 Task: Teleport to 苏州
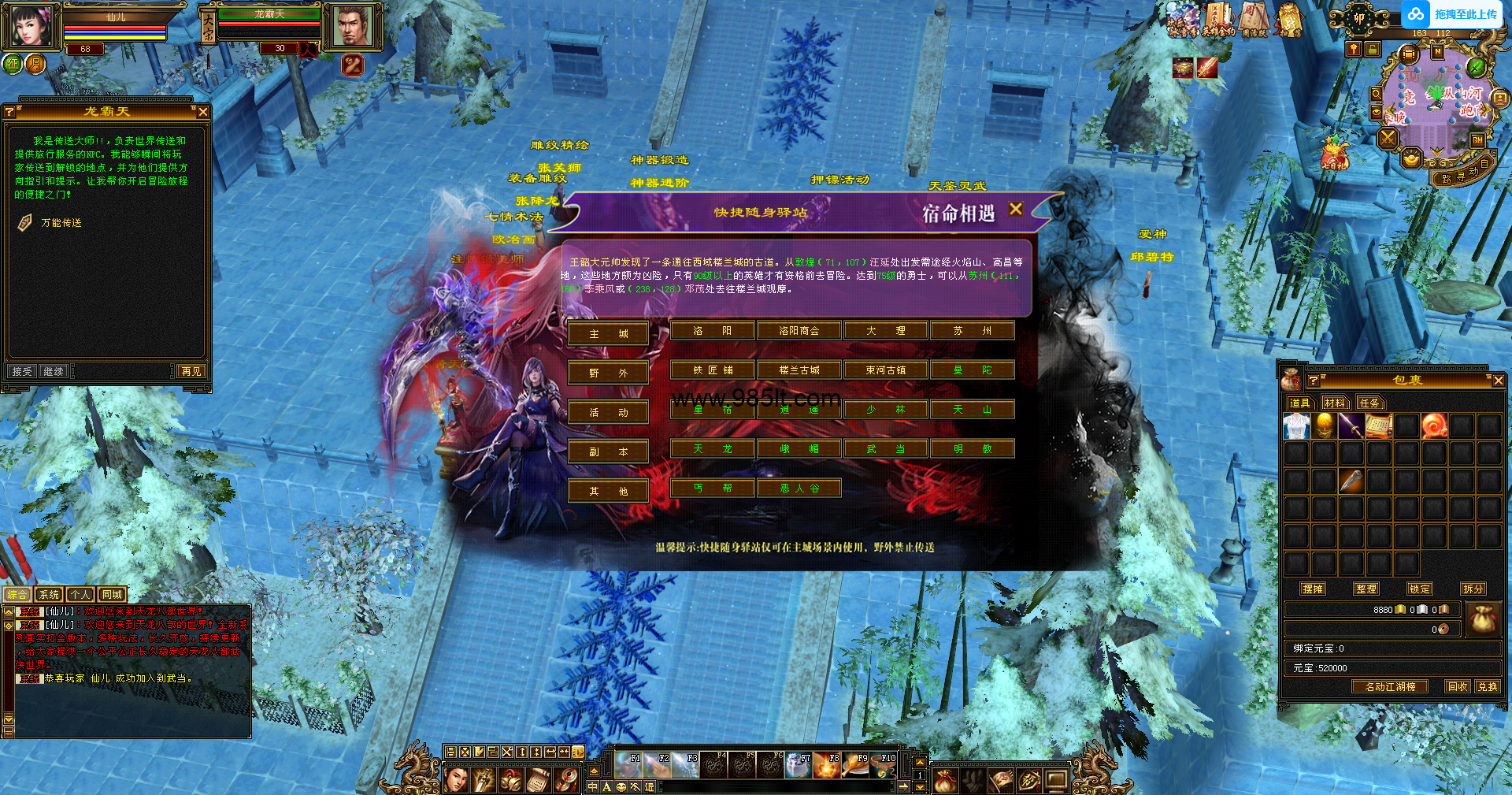pos(973,331)
